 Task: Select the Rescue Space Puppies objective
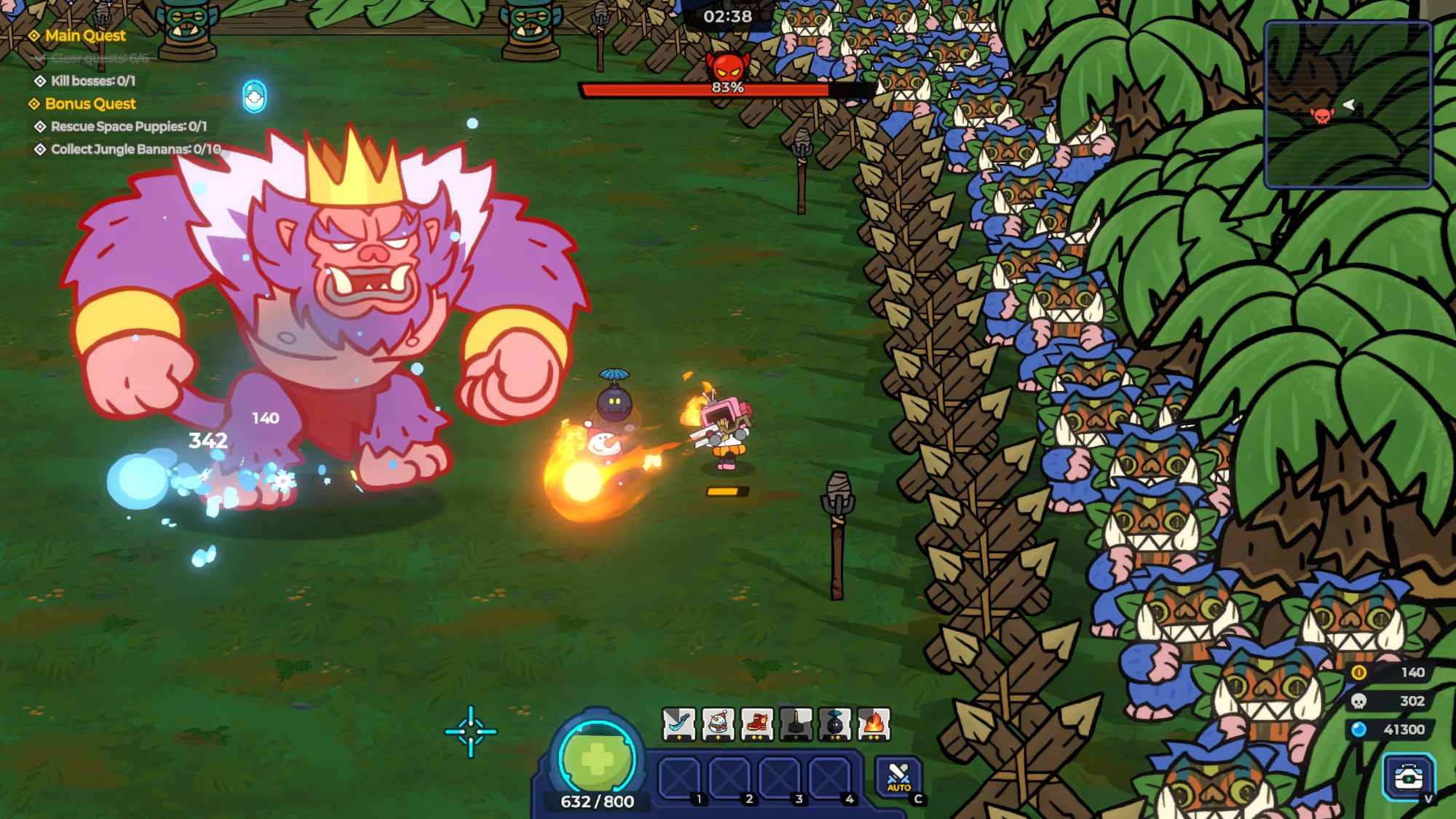[x=128, y=127]
